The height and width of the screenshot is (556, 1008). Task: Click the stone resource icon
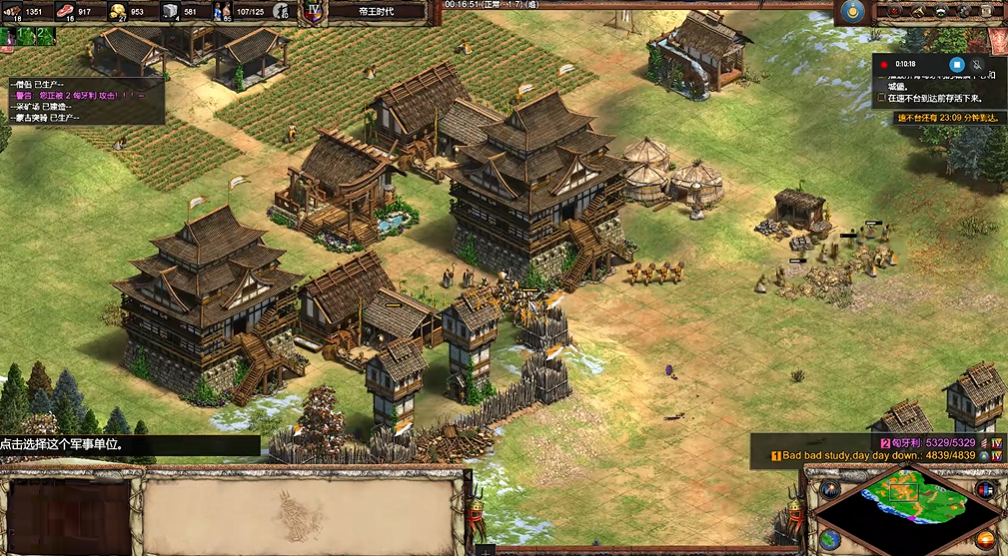170,11
